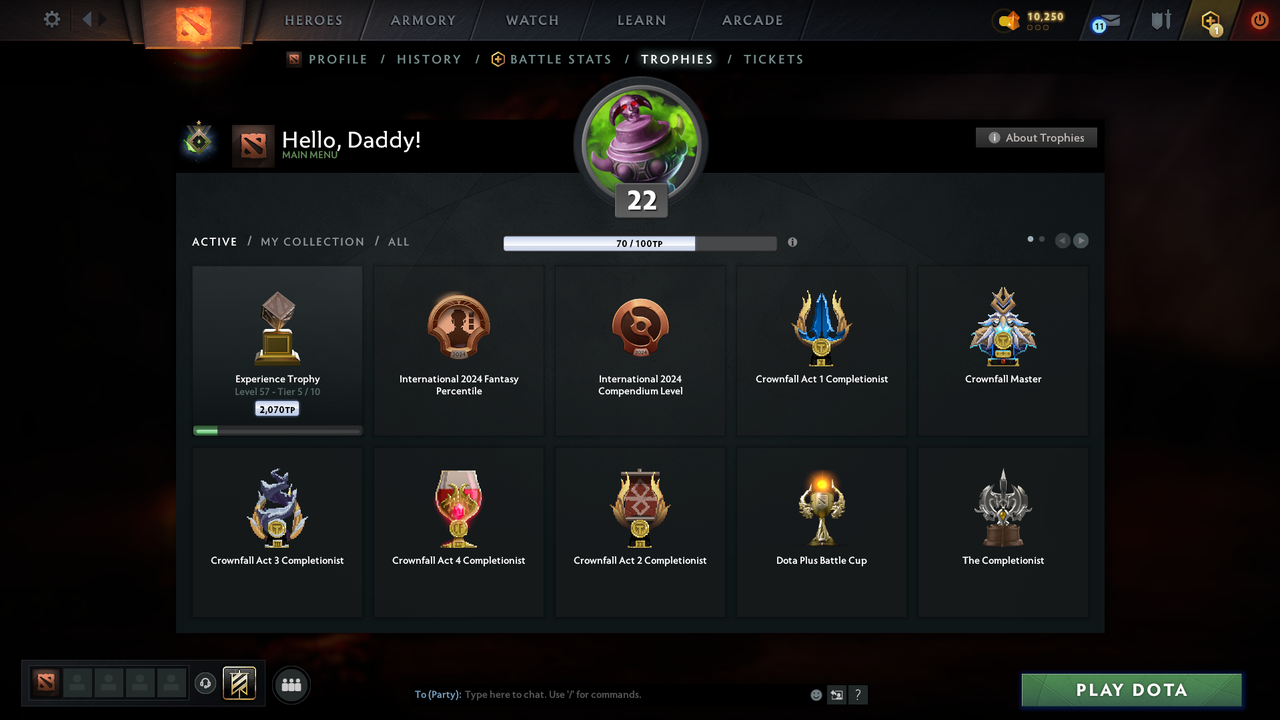Click the party chat input field
Screen dimensions: 1280x720
[600, 694]
